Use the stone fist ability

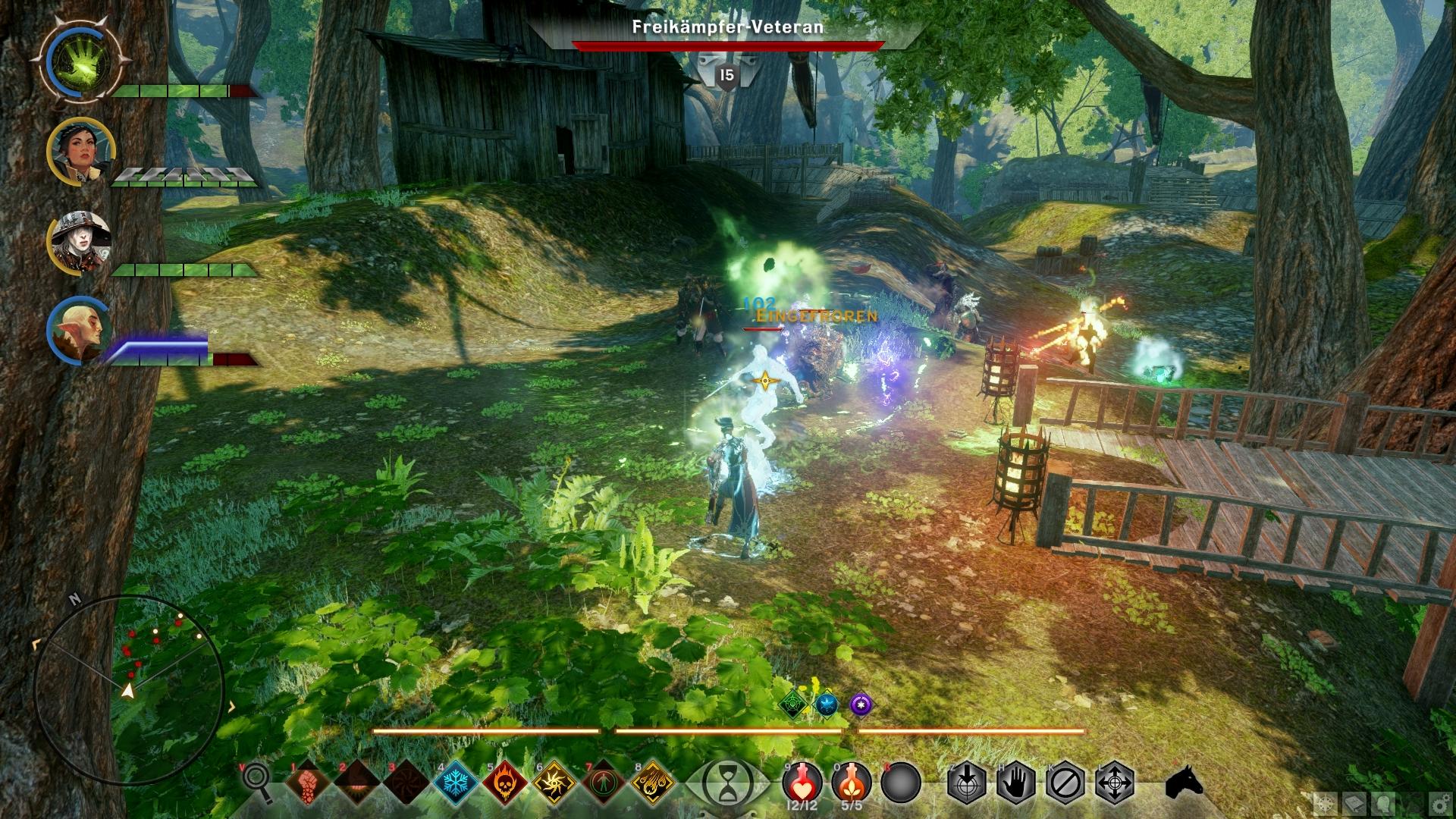(306, 781)
